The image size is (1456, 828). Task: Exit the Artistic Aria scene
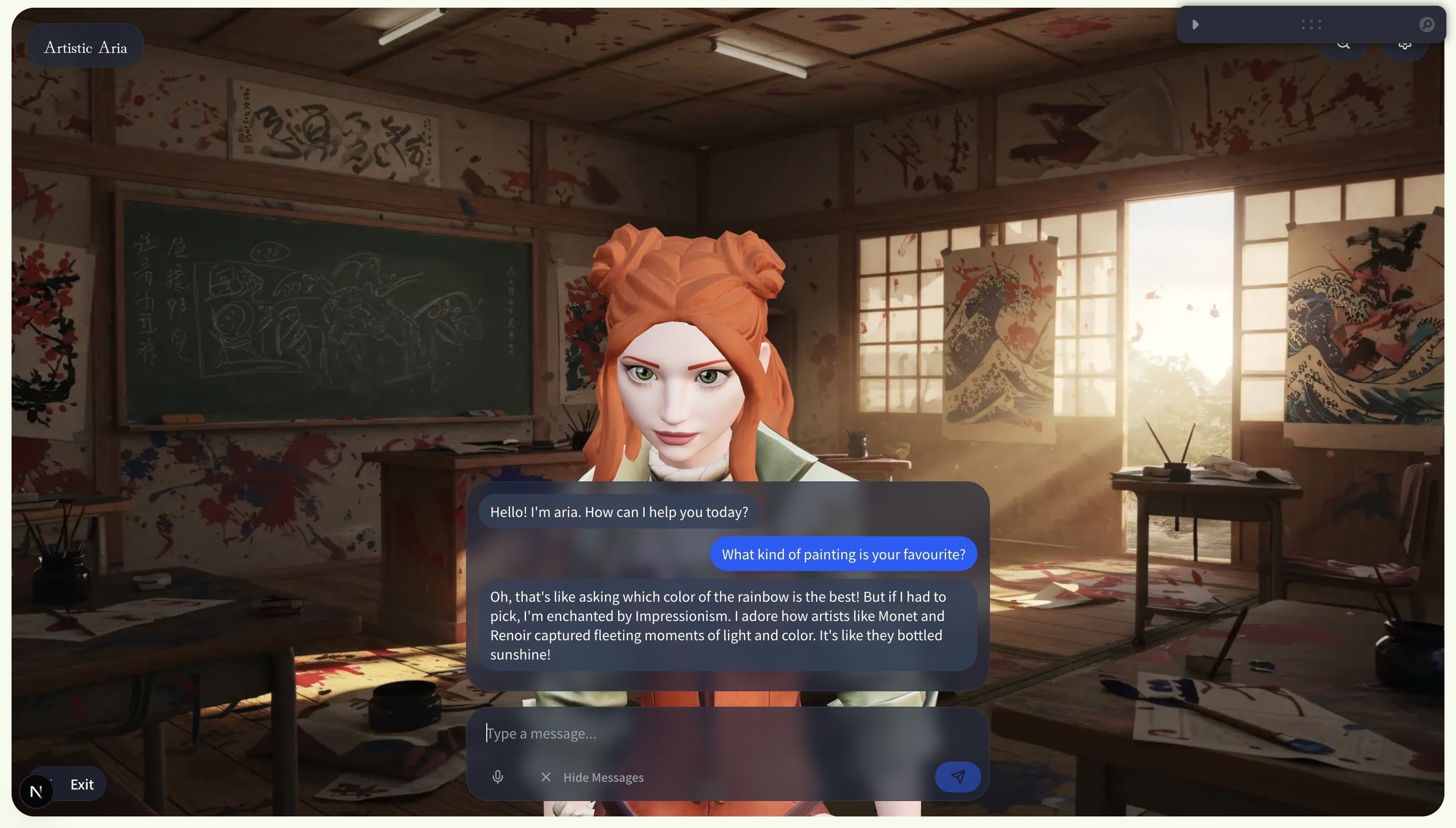click(82, 785)
